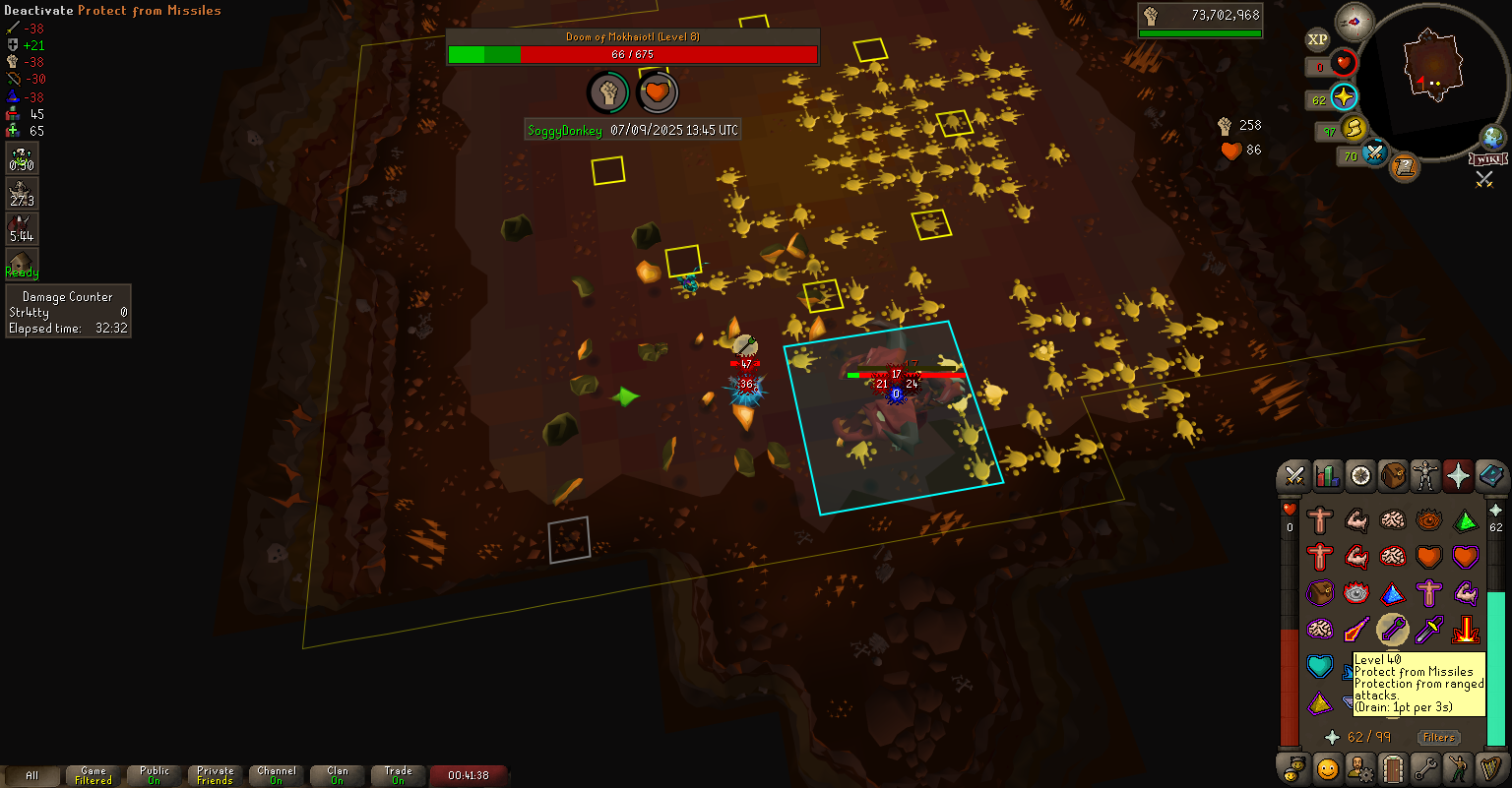1512x788 pixels.
Task: Open the Inventory backpack tab
Action: click(1393, 476)
